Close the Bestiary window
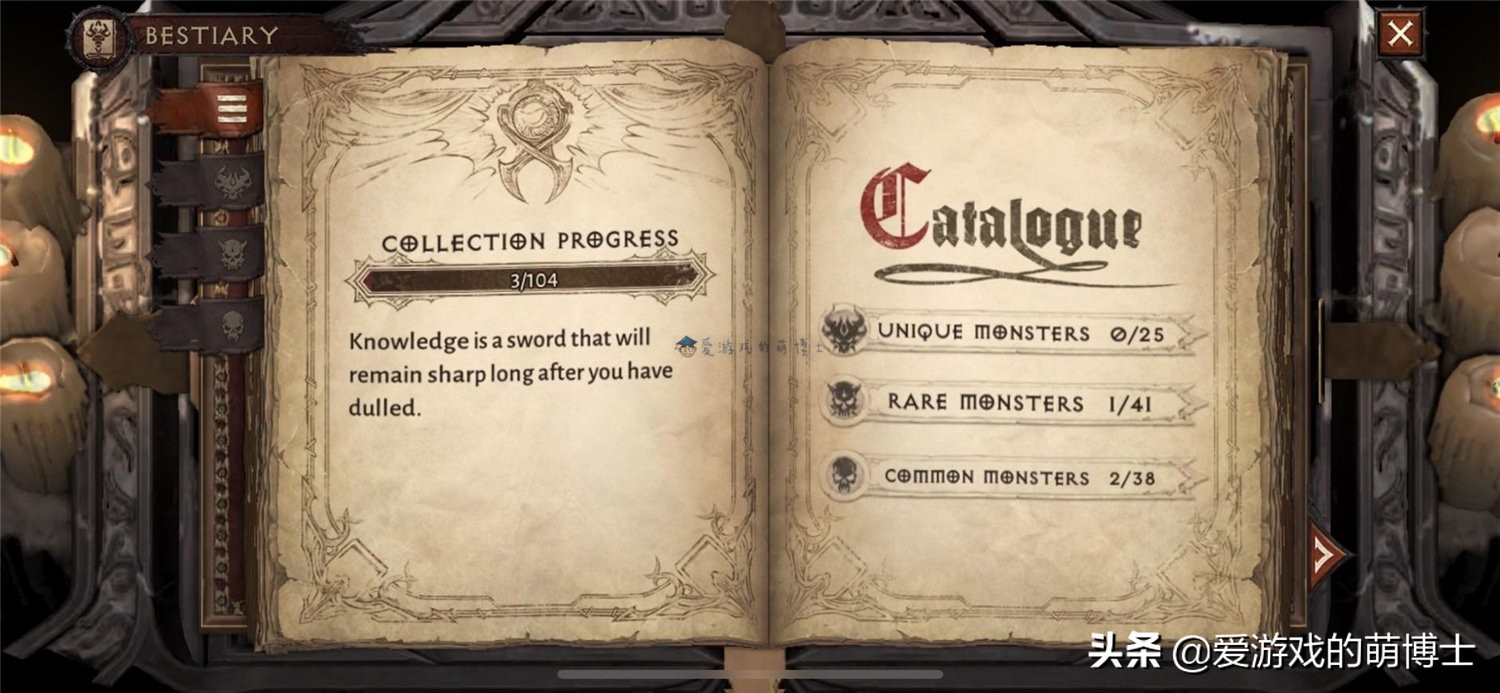 coord(1400,35)
